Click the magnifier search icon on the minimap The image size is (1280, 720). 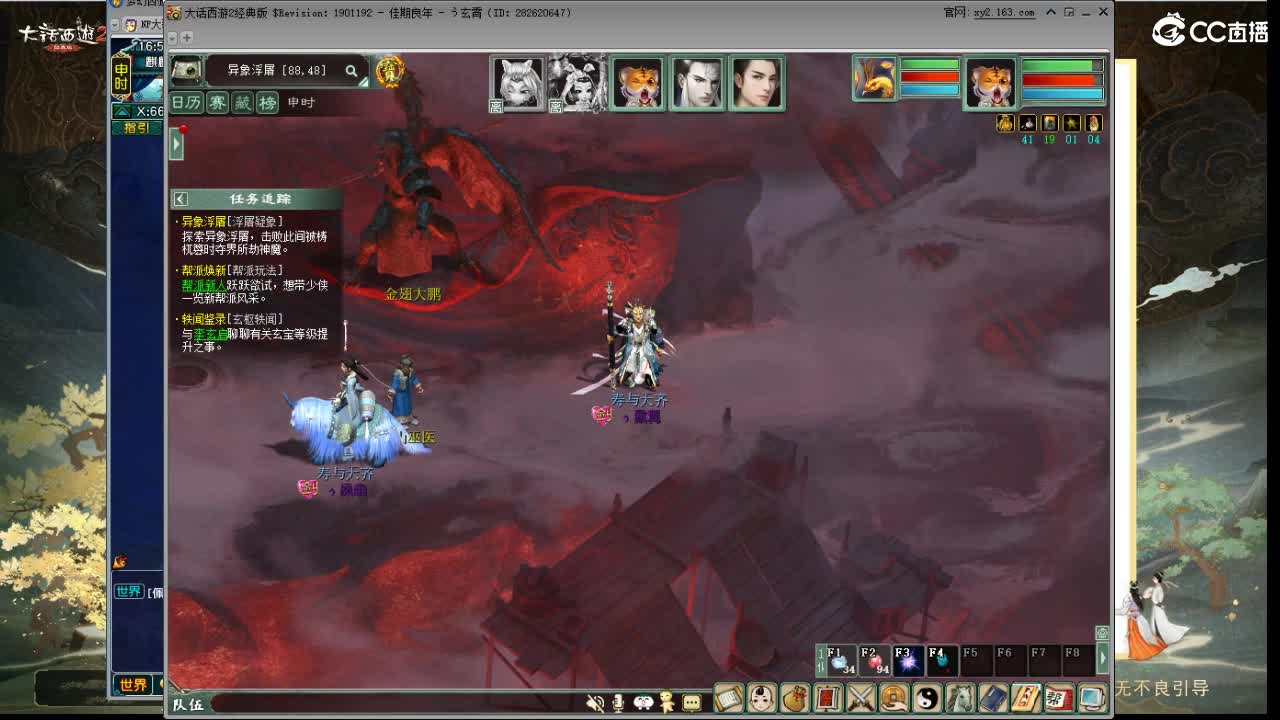tap(351, 71)
